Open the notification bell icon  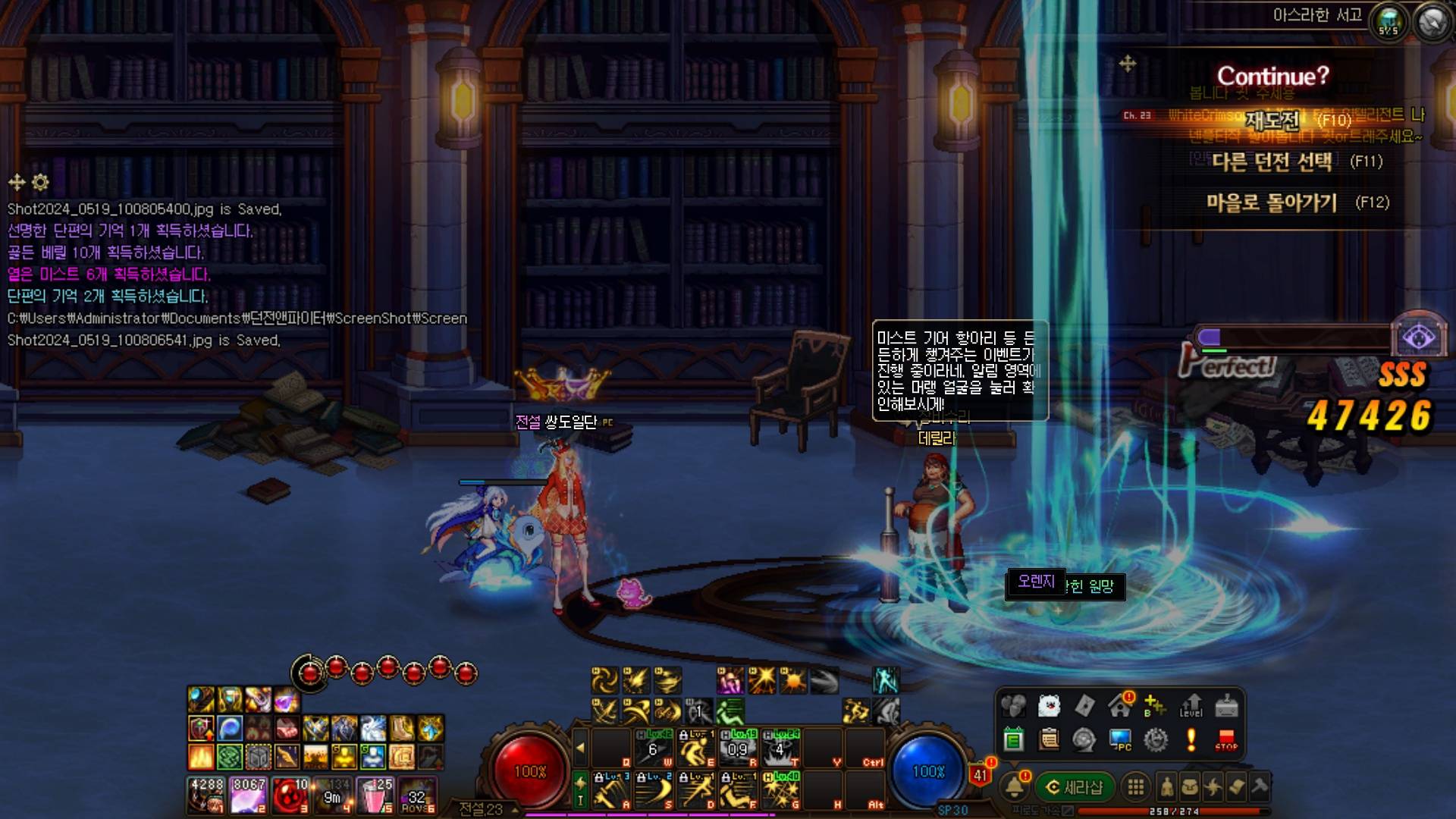(x=1015, y=787)
